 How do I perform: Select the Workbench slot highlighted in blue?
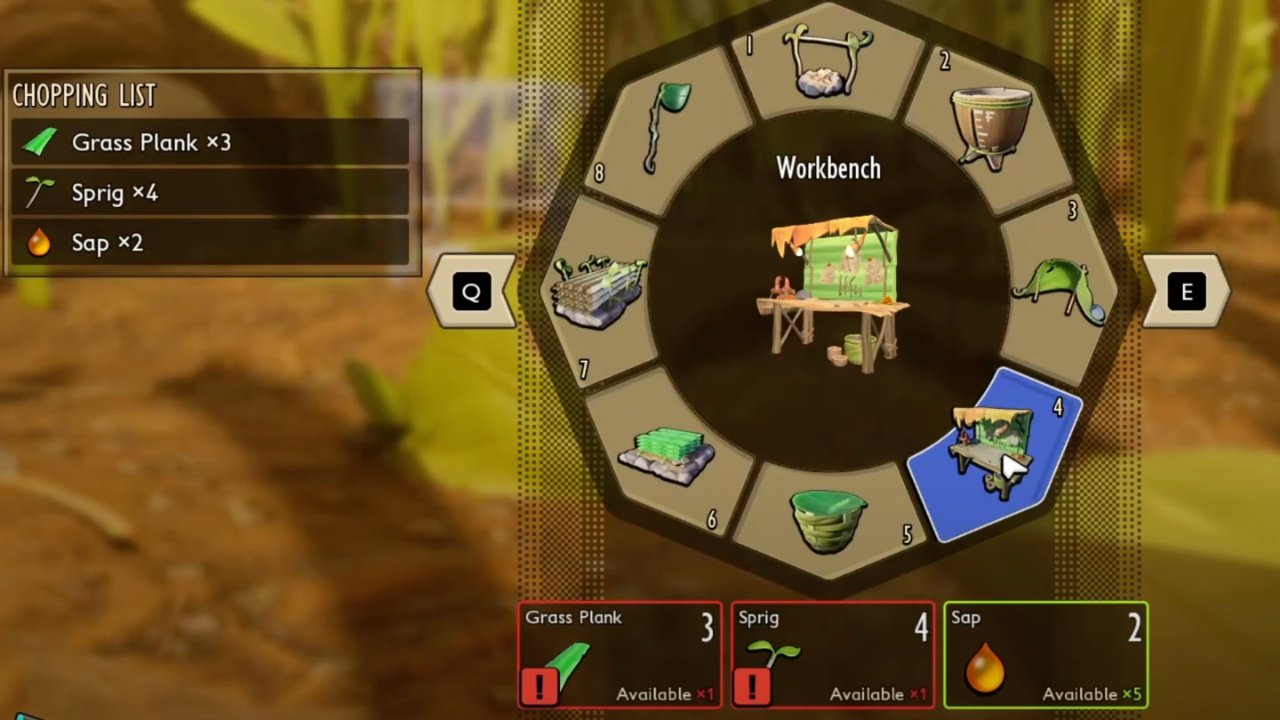[993, 451]
